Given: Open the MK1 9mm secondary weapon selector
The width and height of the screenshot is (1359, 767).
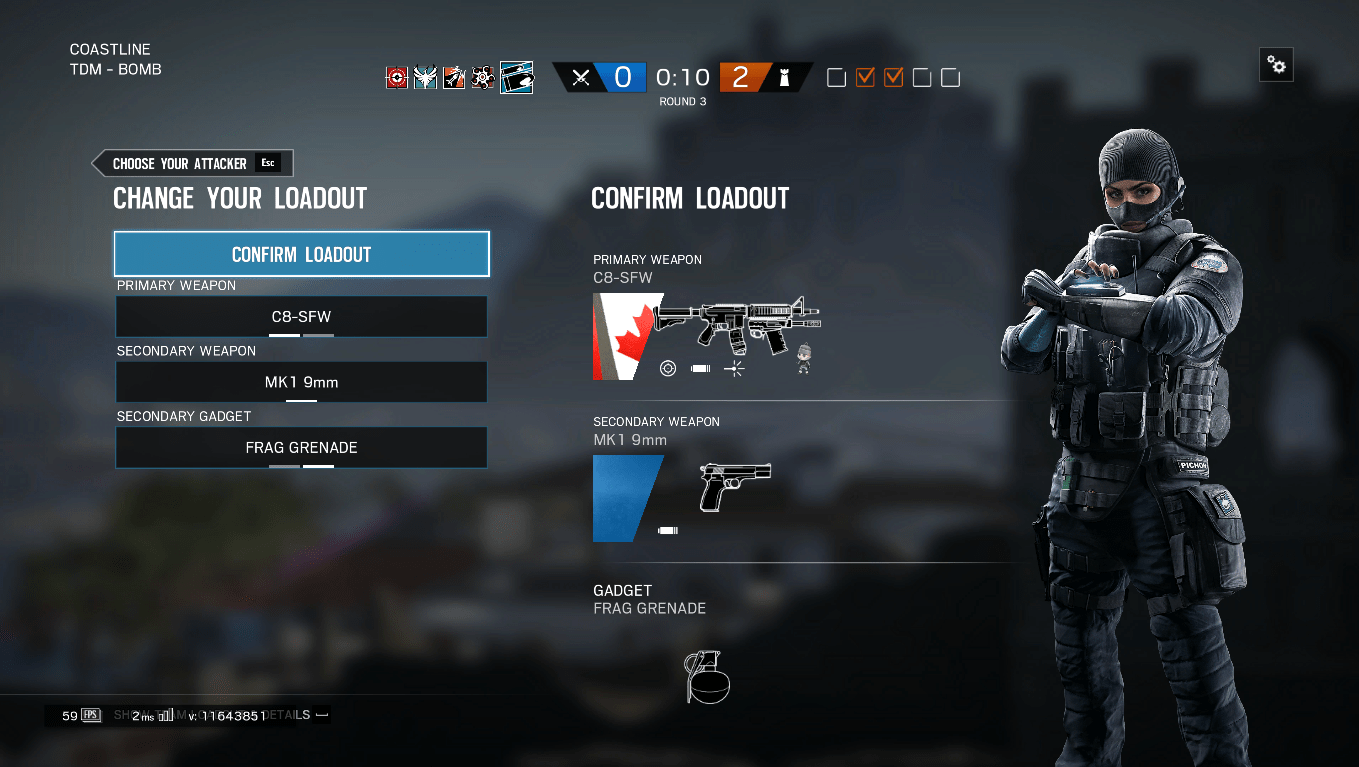Looking at the screenshot, I should [301, 381].
